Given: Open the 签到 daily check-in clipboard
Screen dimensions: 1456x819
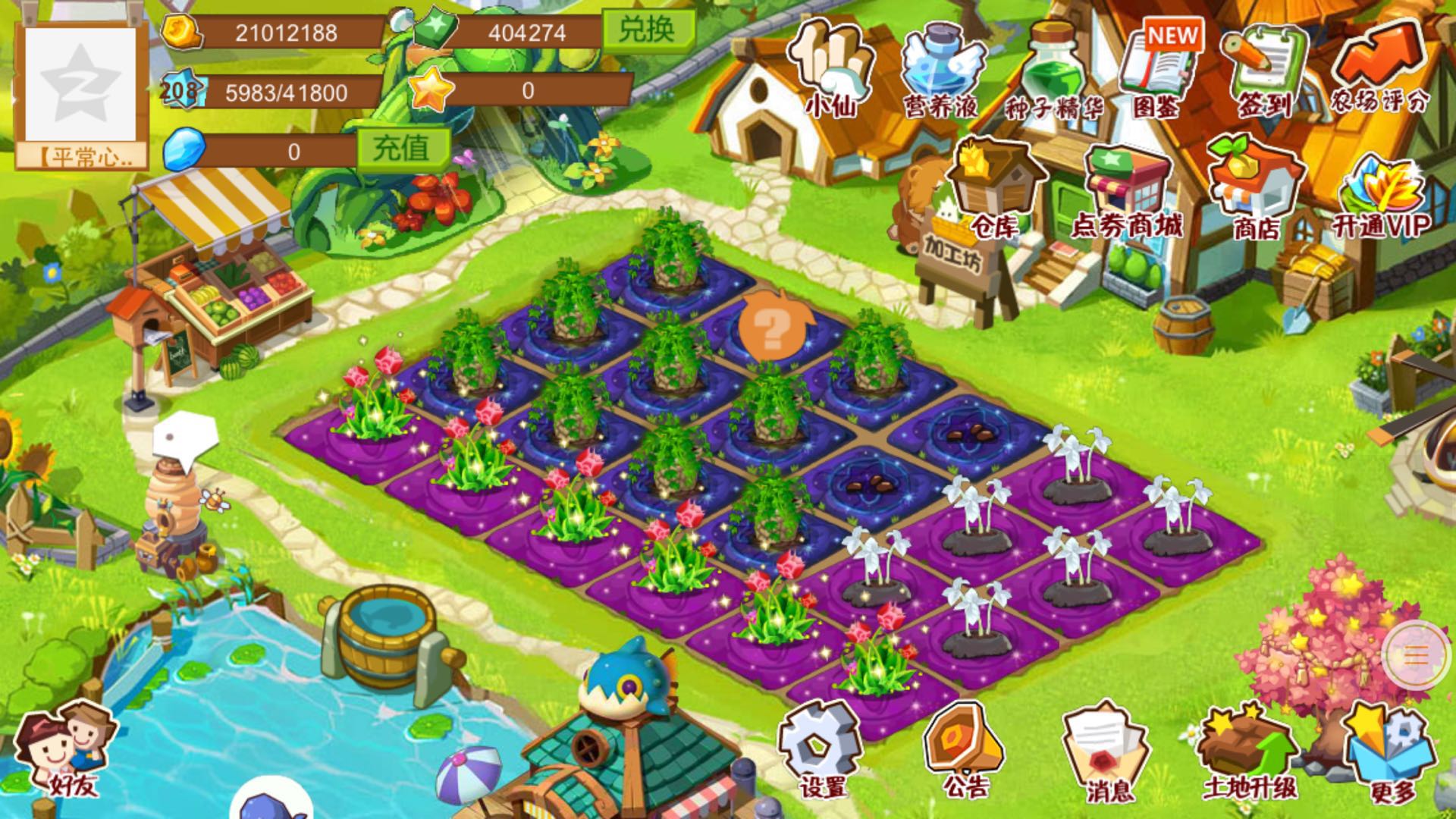Looking at the screenshot, I should (x=1263, y=70).
